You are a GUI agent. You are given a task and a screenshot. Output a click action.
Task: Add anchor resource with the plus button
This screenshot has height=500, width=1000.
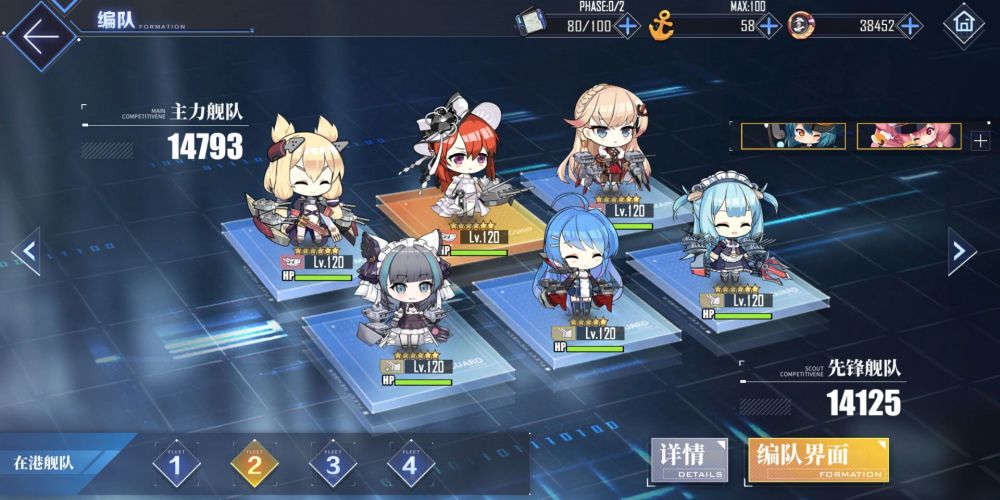pyautogui.click(x=768, y=26)
